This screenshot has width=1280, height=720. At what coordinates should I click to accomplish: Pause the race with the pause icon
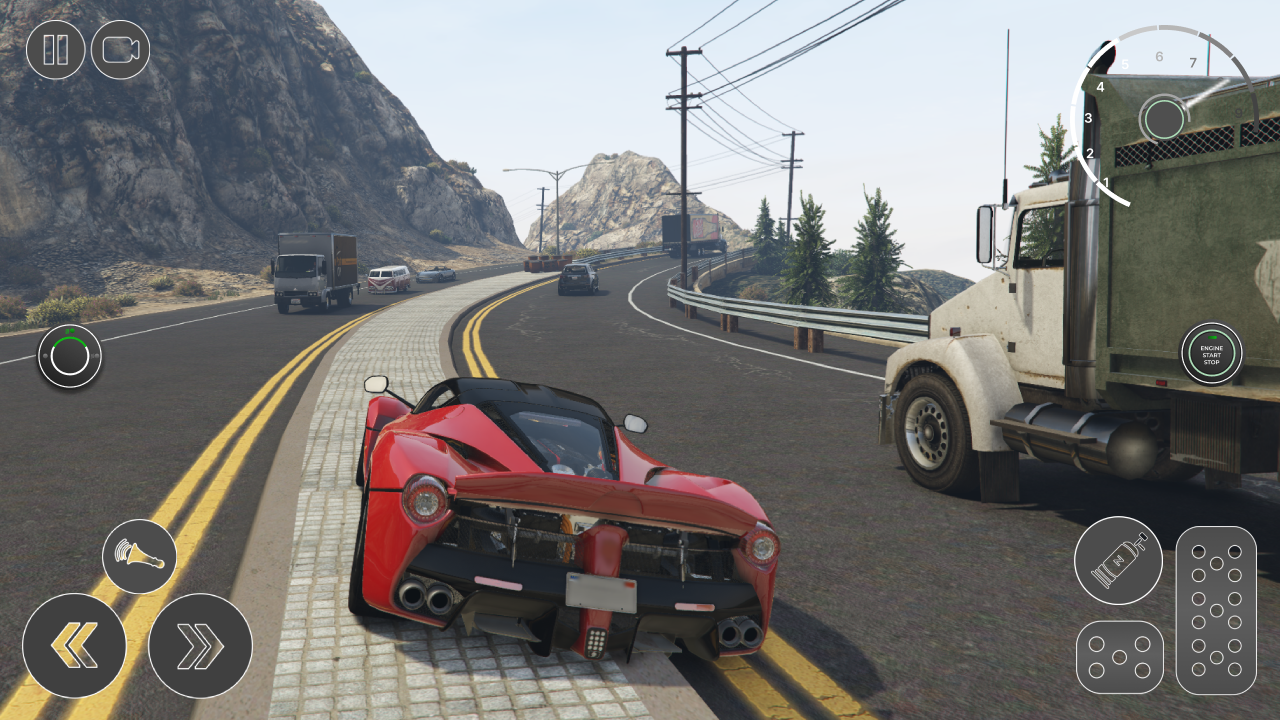tap(57, 49)
